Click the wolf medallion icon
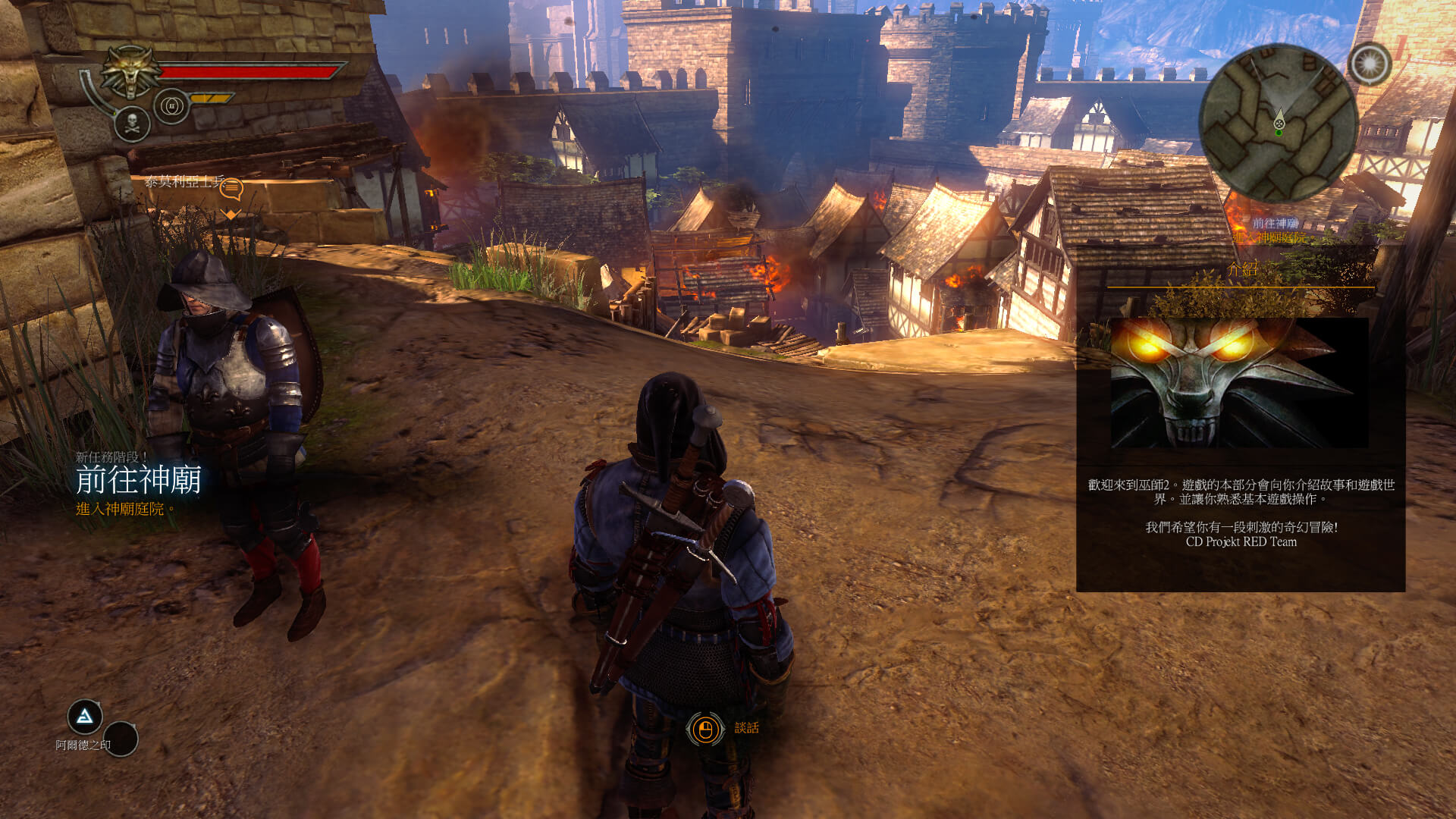The height and width of the screenshot is (819, 1456). pyautogui.click(x=131, y=71)
